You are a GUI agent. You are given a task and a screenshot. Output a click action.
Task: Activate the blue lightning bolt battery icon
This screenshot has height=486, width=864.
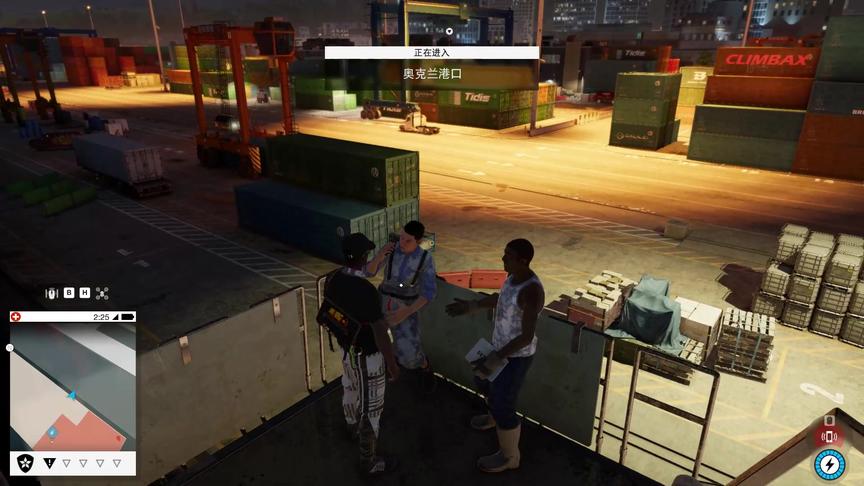coord(829,464)
